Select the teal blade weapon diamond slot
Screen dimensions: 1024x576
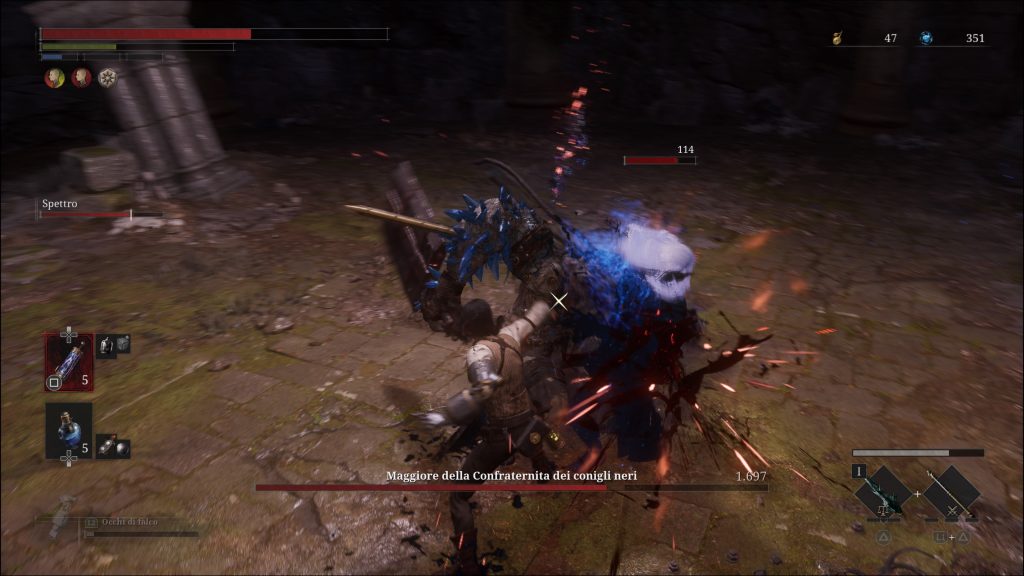883,491
